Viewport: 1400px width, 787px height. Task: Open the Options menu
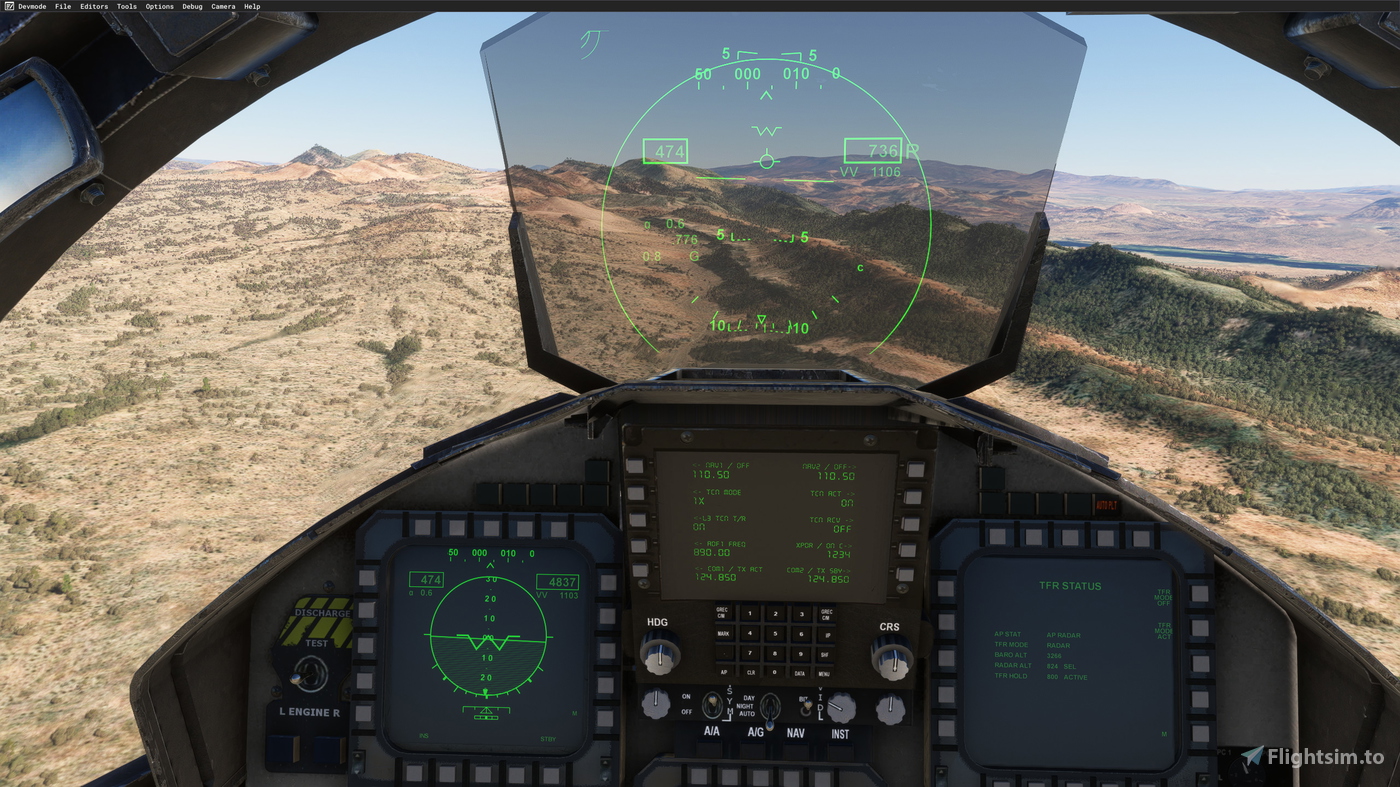158,5
